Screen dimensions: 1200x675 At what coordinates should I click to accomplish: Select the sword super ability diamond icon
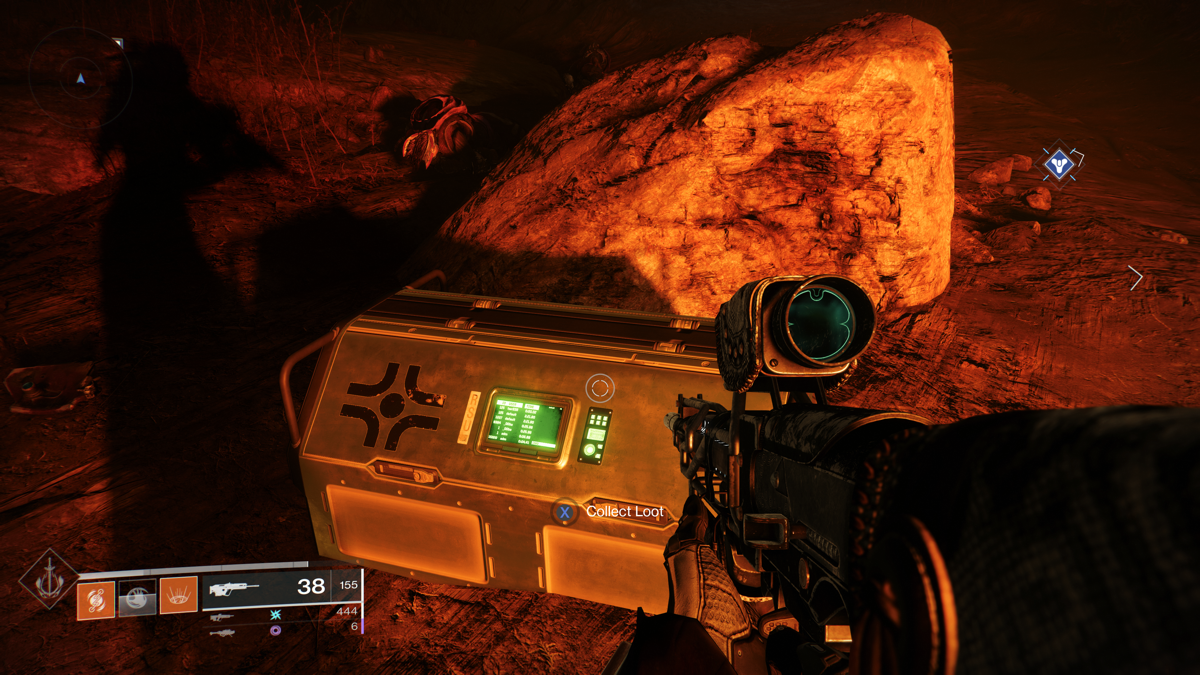[x=48, y=580]
